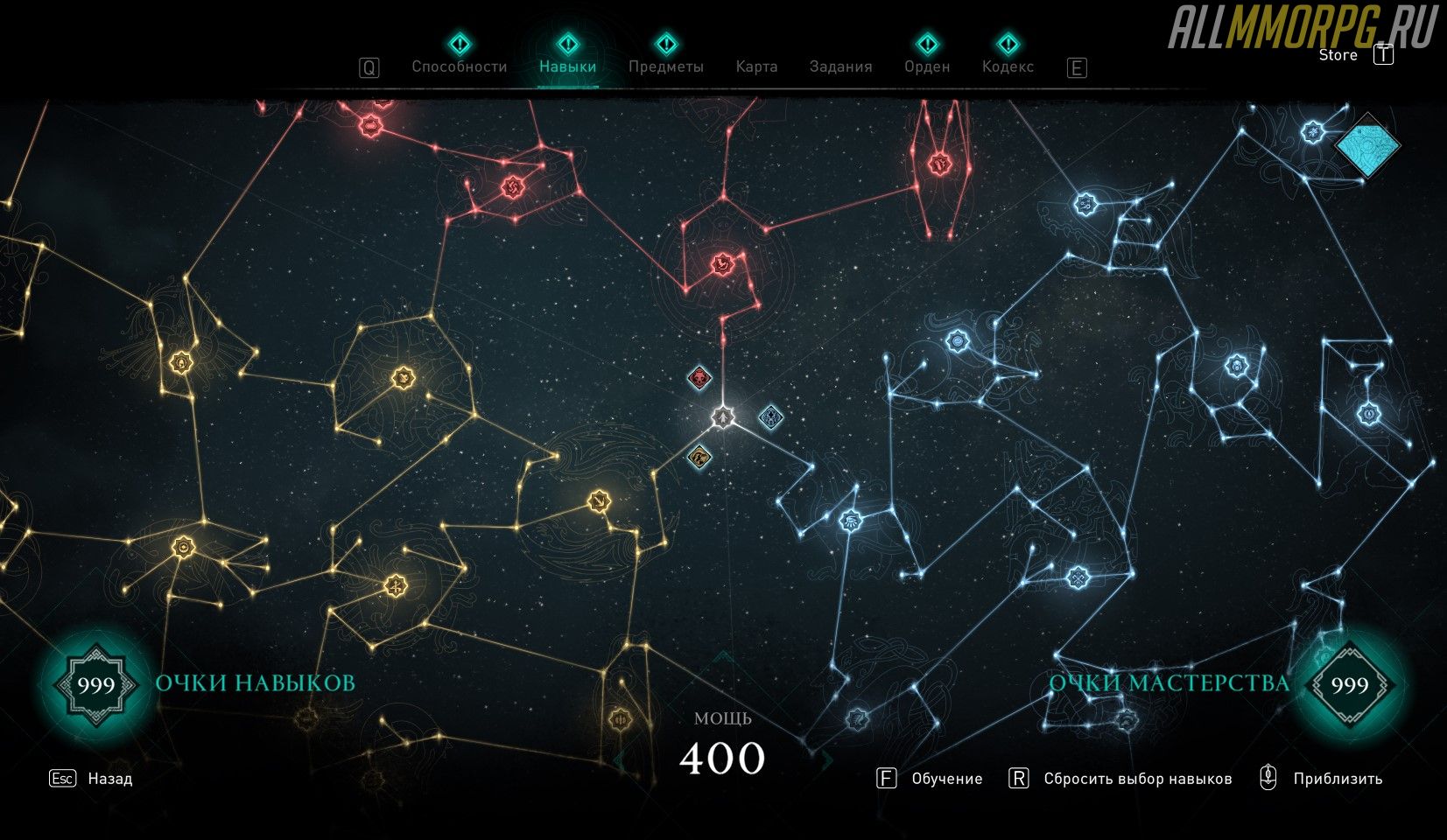
Task: Open the Обучение tutorial
Action: coord(946,779)
